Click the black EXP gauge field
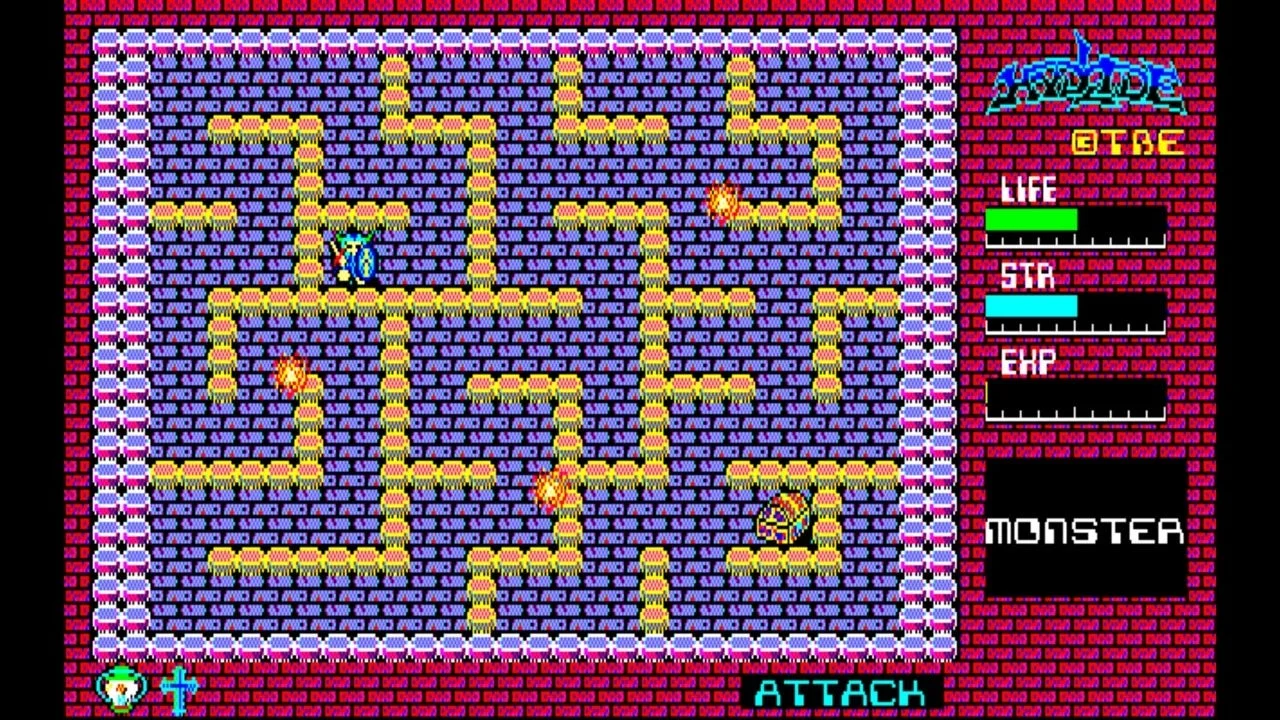This screenshot has height=720, width=1280. pos(1075,396)
